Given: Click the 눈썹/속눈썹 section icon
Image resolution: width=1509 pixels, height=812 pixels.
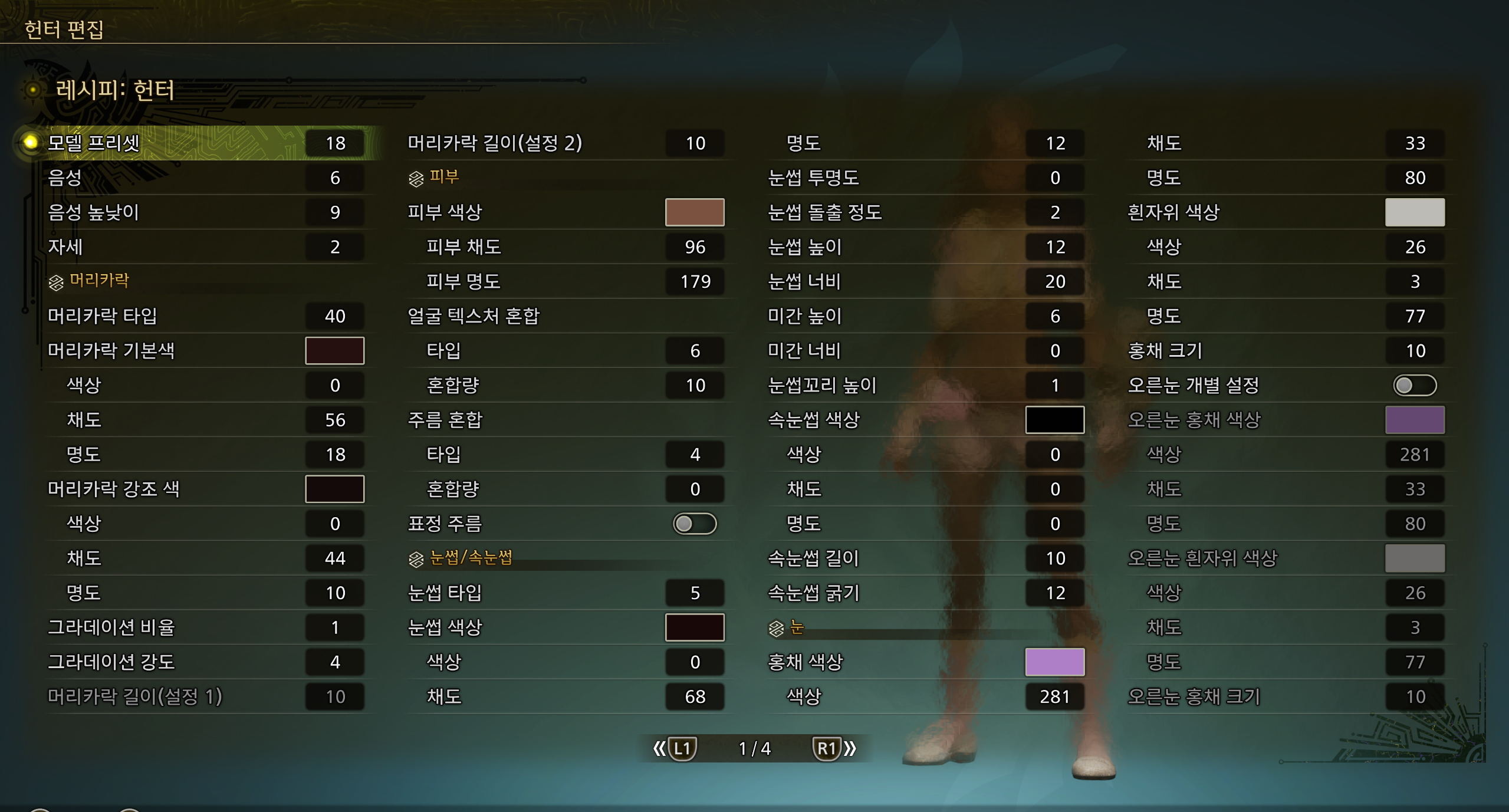Looking at the screenshot, I should (x=417, y=558).
